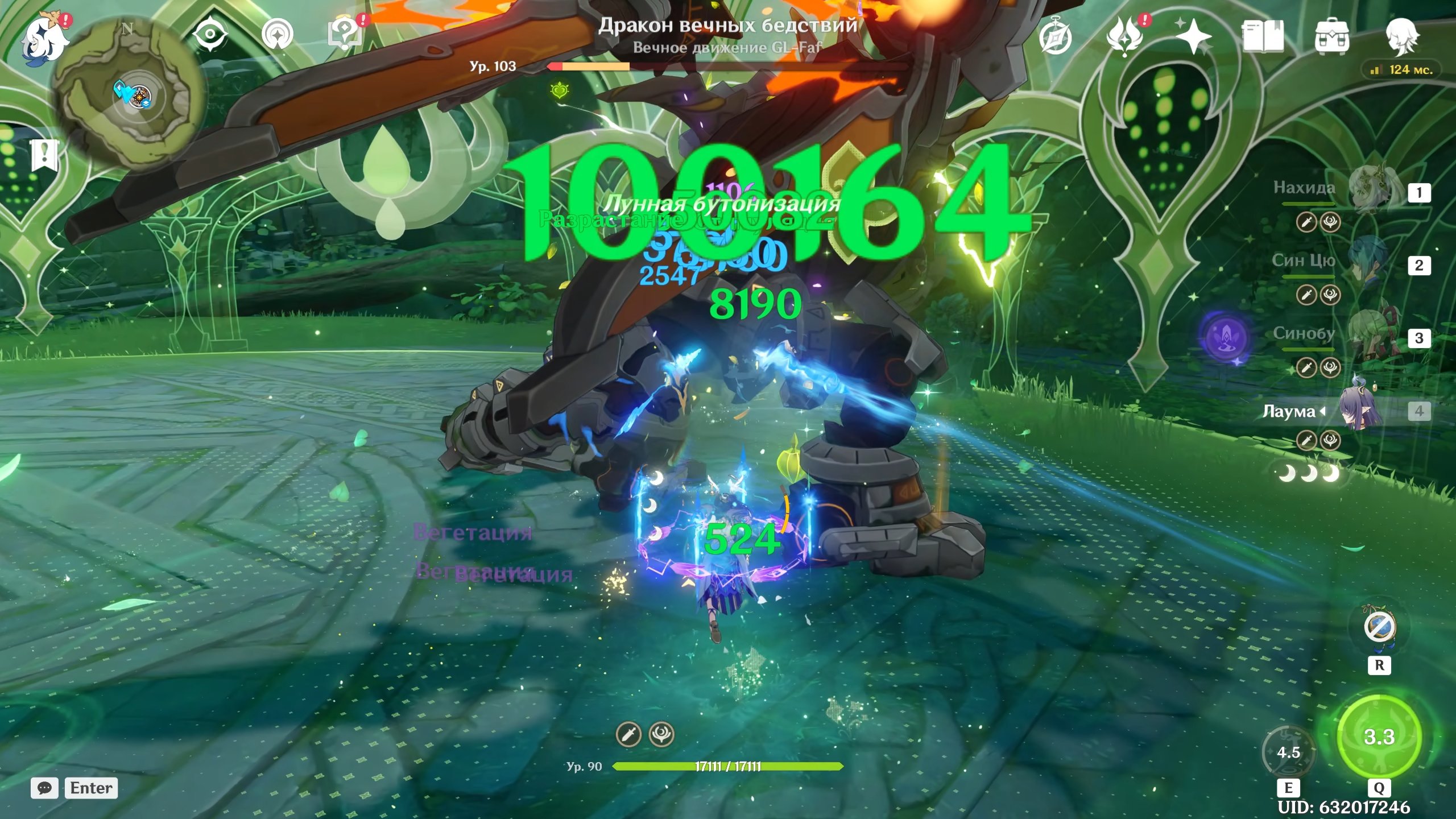This screenshot has width=1456, height=819.
Task: Open the battle pass icon
Action: click(1125, 36)
